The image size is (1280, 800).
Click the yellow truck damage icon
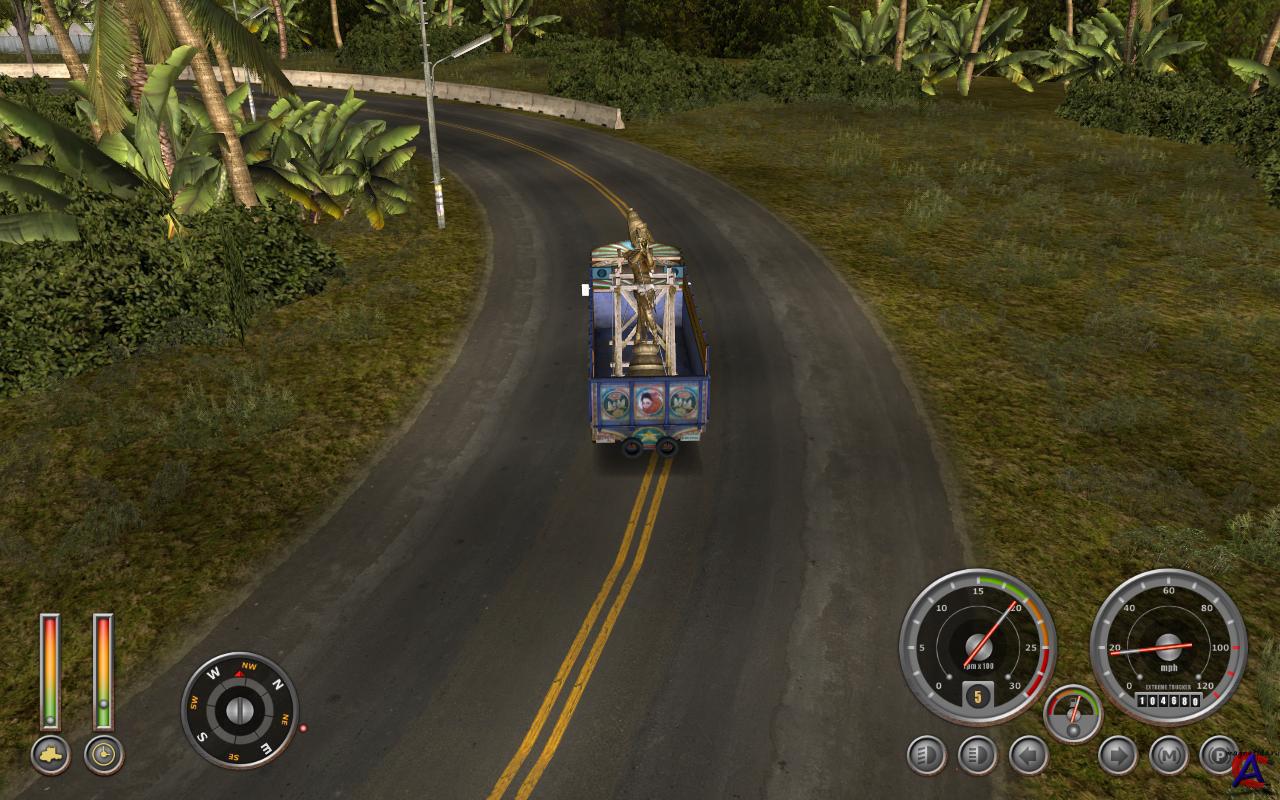click(50, 755)
